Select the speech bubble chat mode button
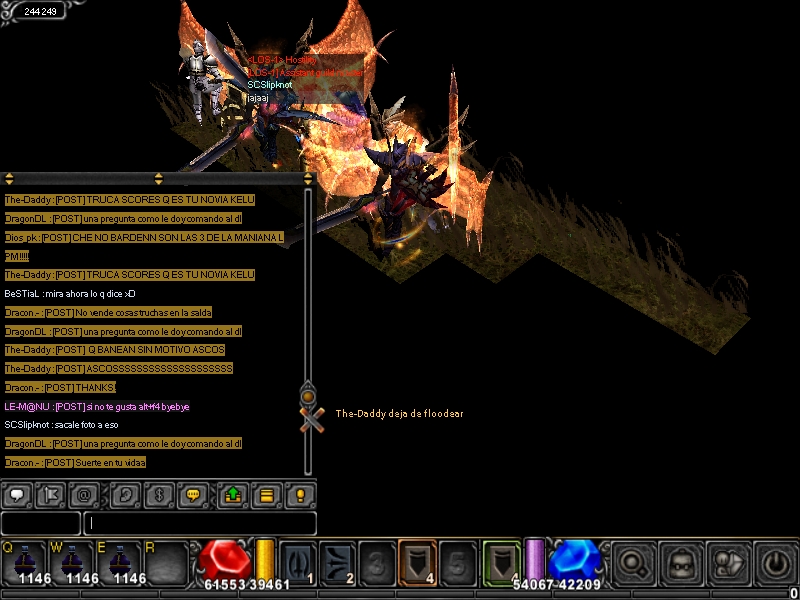The width and height of the screenshot is (800, 600). tap(17, 495)
